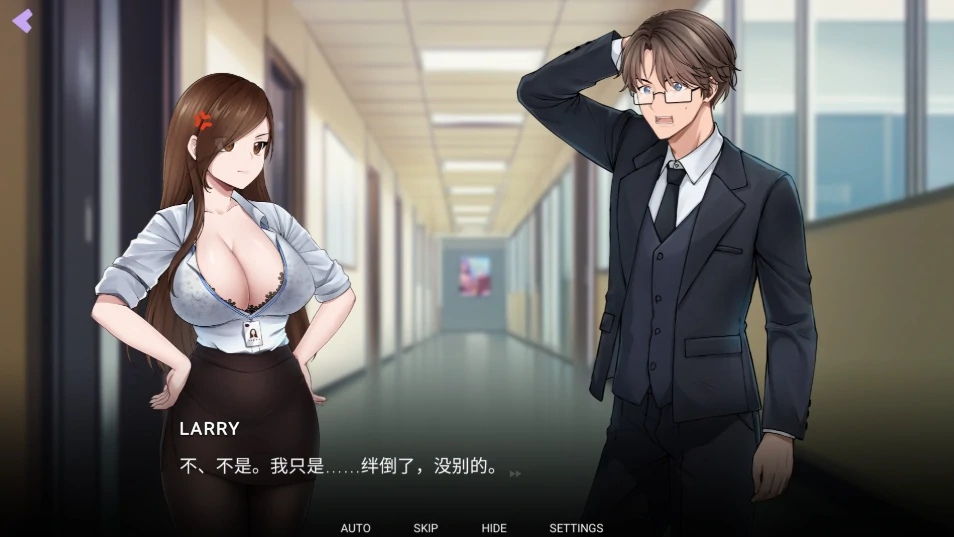Image resolution: width=954 pixels, height=537 pixels.
Task: Go back using the purple arrow
Action: [x=22, y=21]
